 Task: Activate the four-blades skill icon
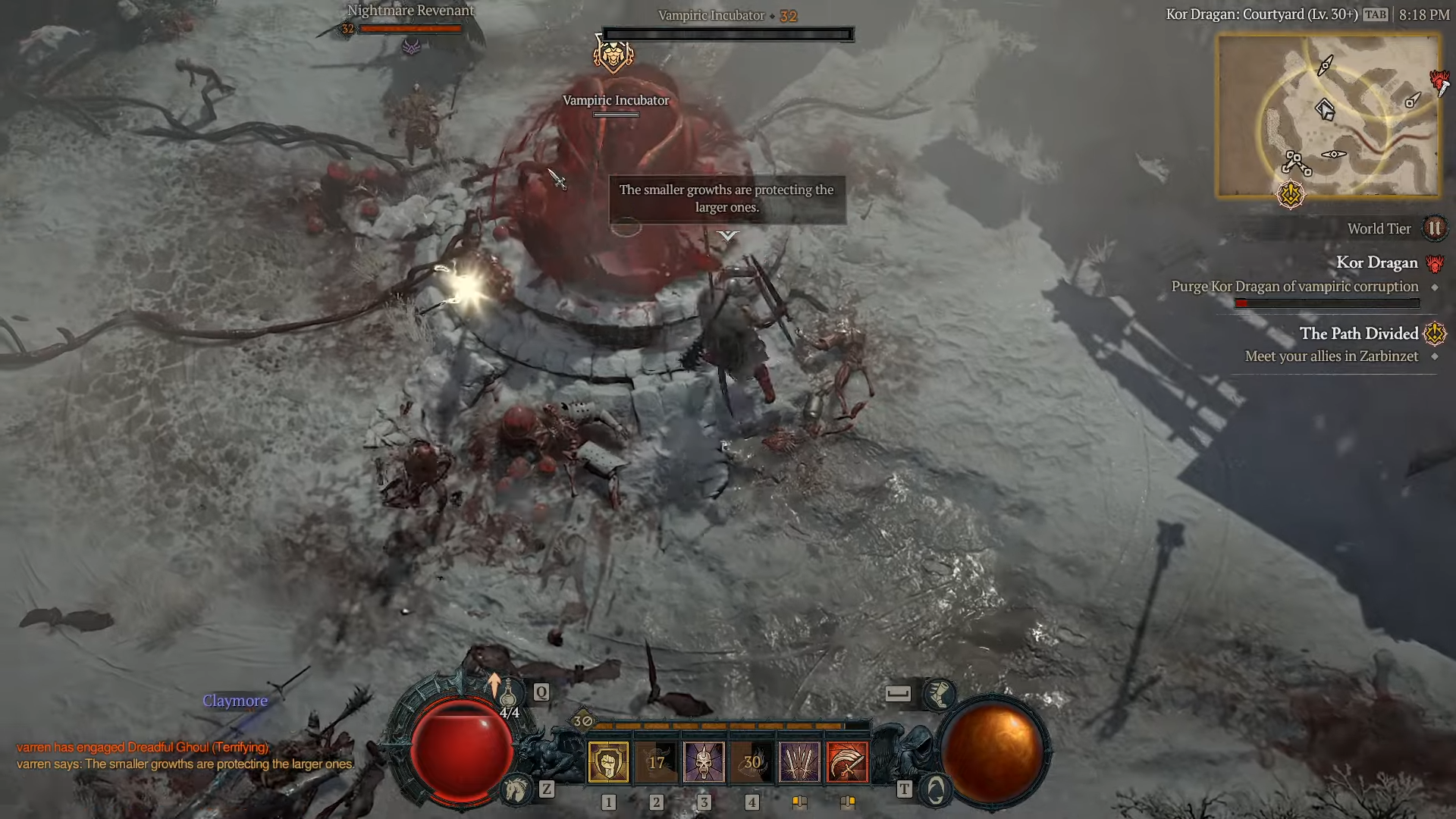(x=799, y=761)
